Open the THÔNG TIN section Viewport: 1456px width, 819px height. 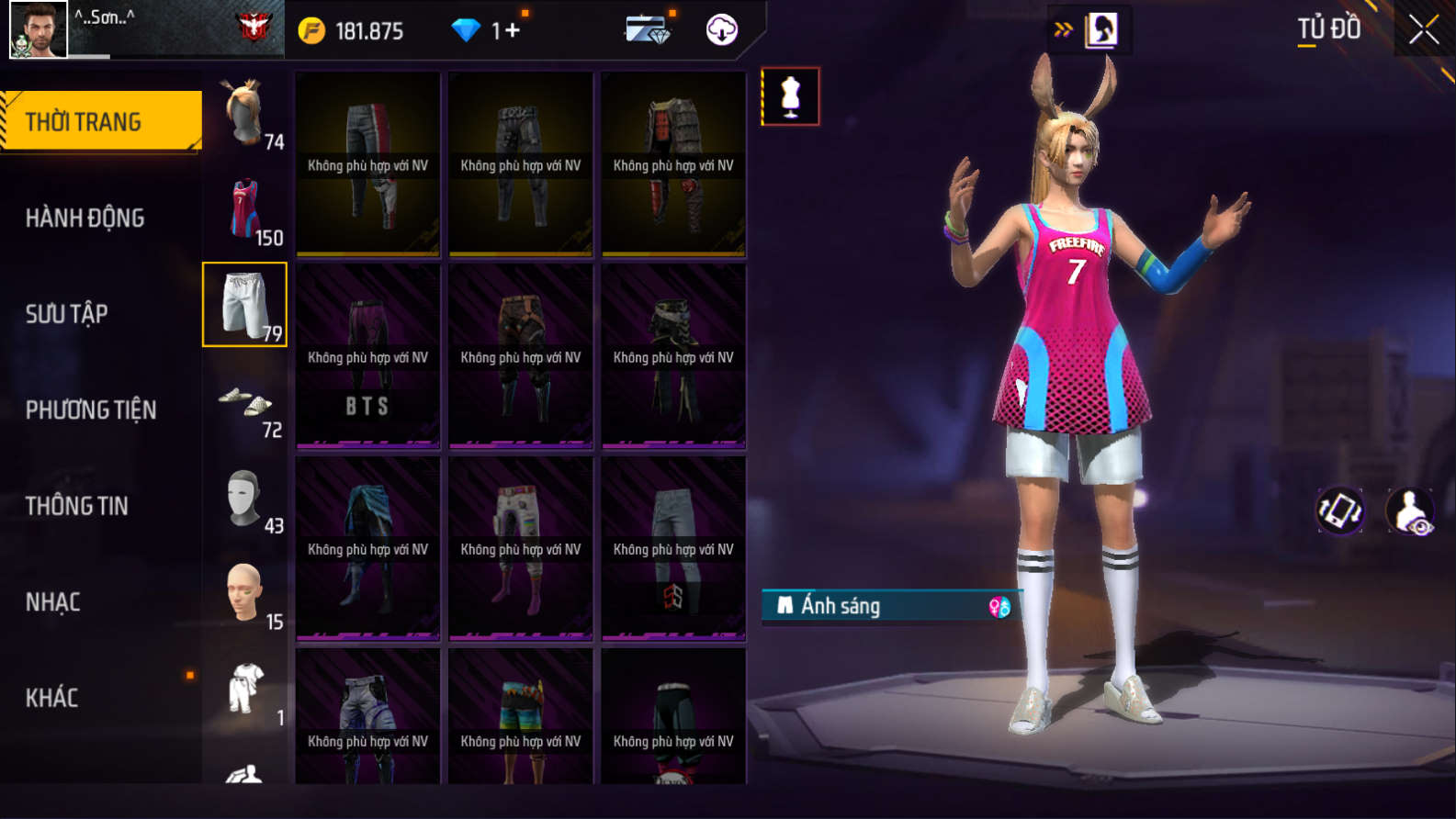(x=76, y=506)
